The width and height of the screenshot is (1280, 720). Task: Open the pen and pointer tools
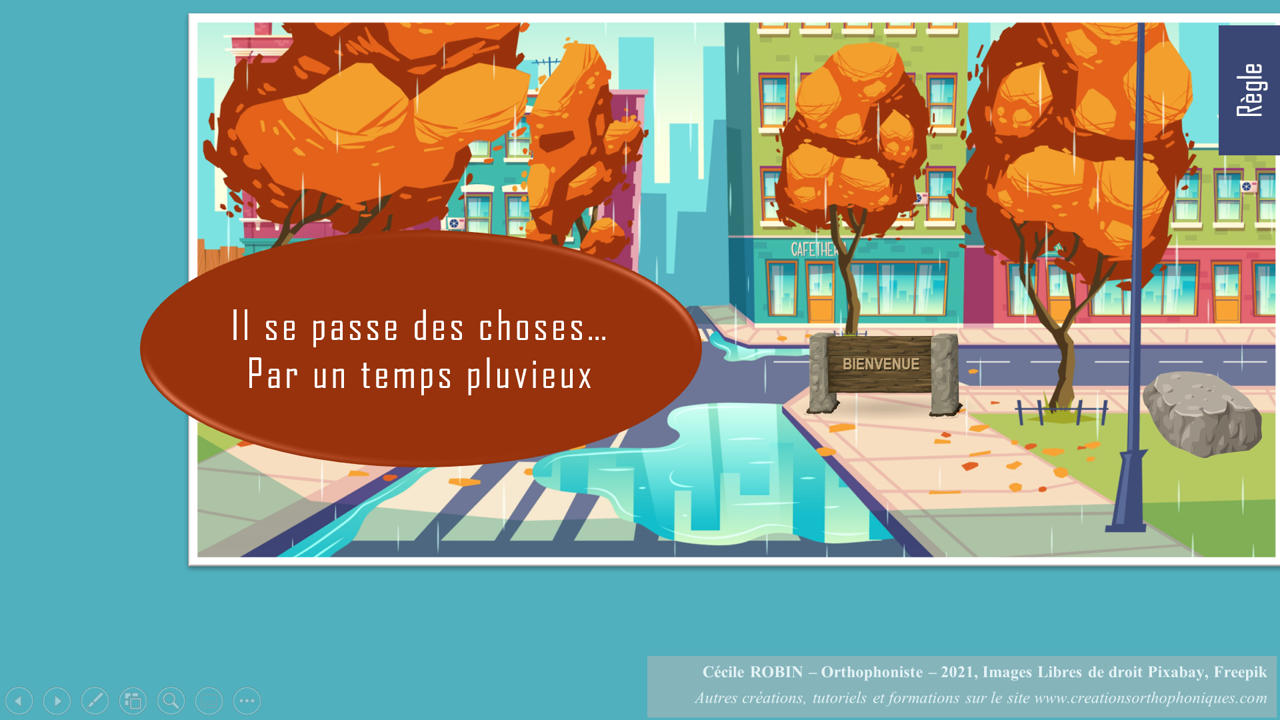[95, 701]
